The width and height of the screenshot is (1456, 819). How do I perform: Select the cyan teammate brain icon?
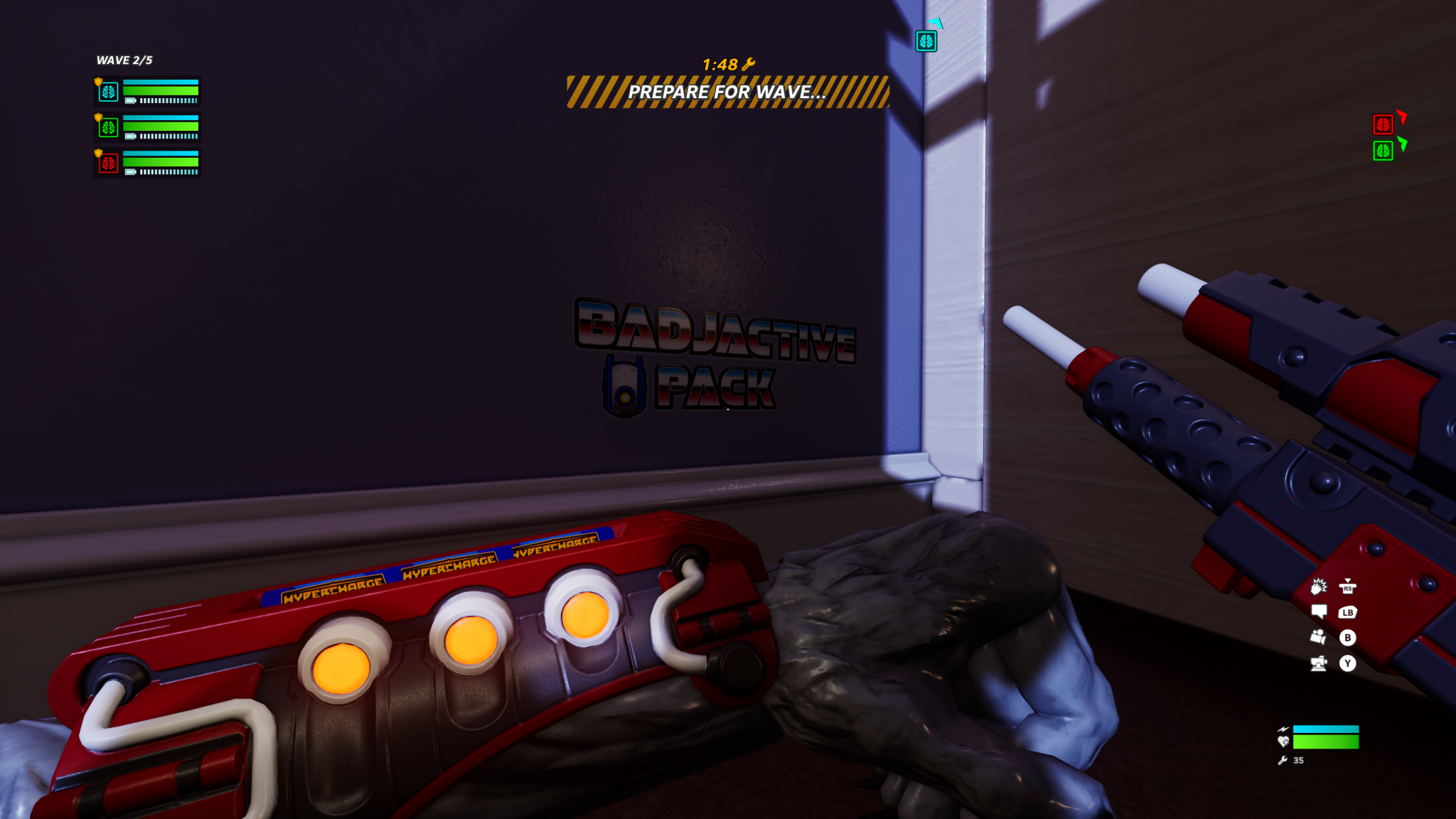(107, 92)
